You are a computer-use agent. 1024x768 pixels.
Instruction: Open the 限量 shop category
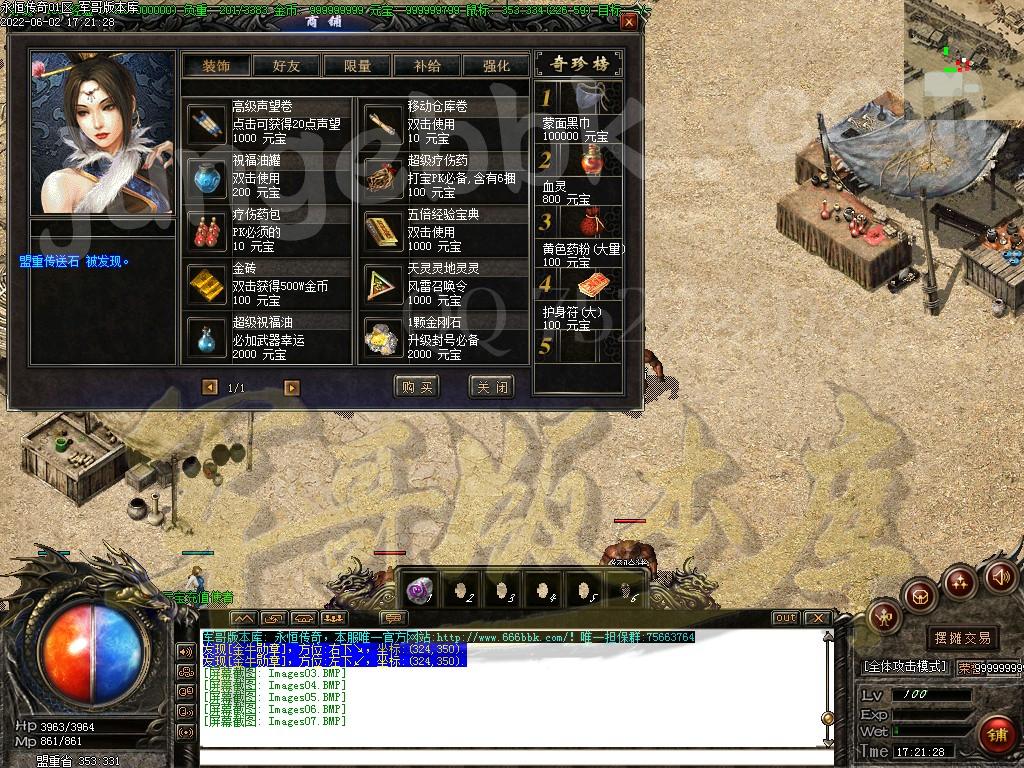point(357,66)
